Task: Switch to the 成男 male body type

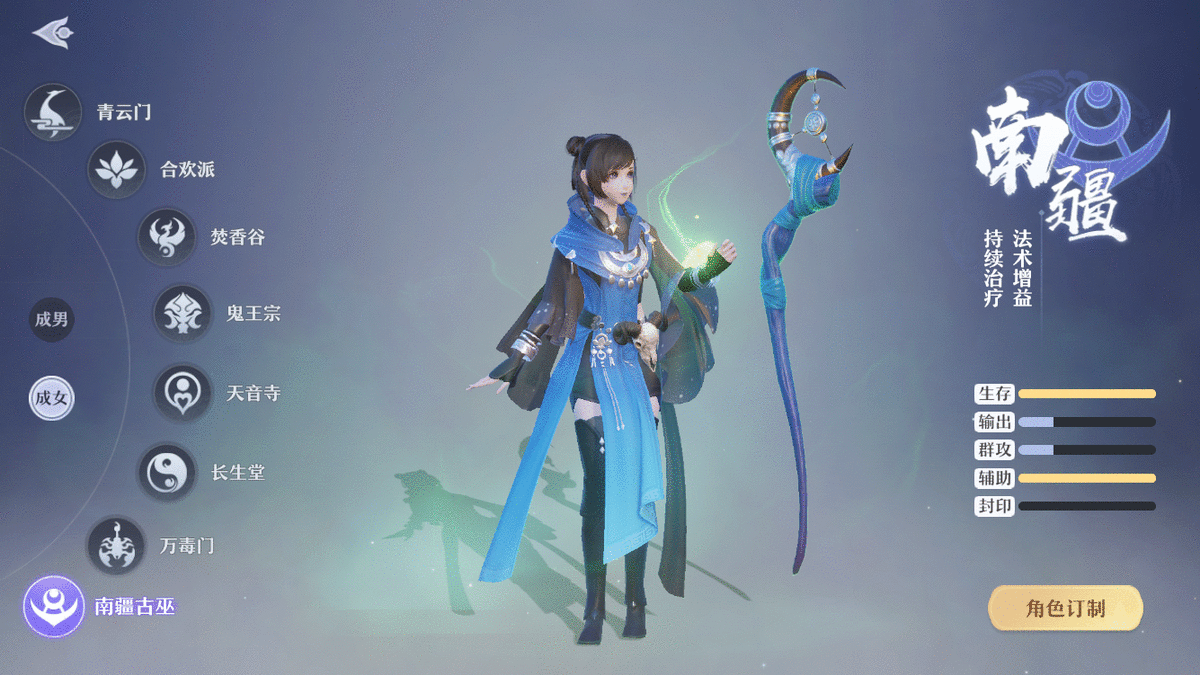Action: (51, 320)
